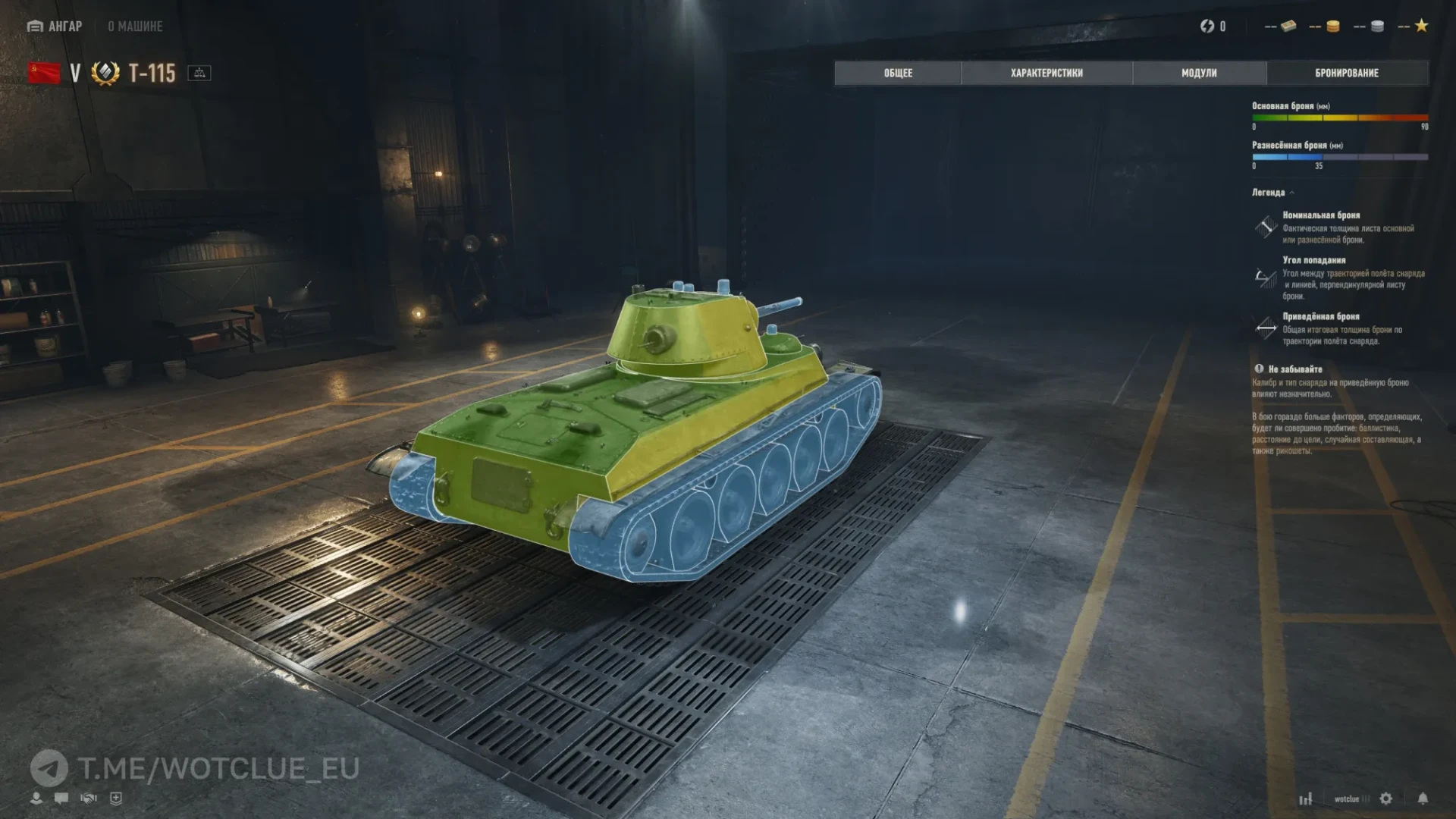The height and width of the screenshot is (819, 1456).
Task: Open the МОДУЛИ tab
Action: click(1198, 73)
